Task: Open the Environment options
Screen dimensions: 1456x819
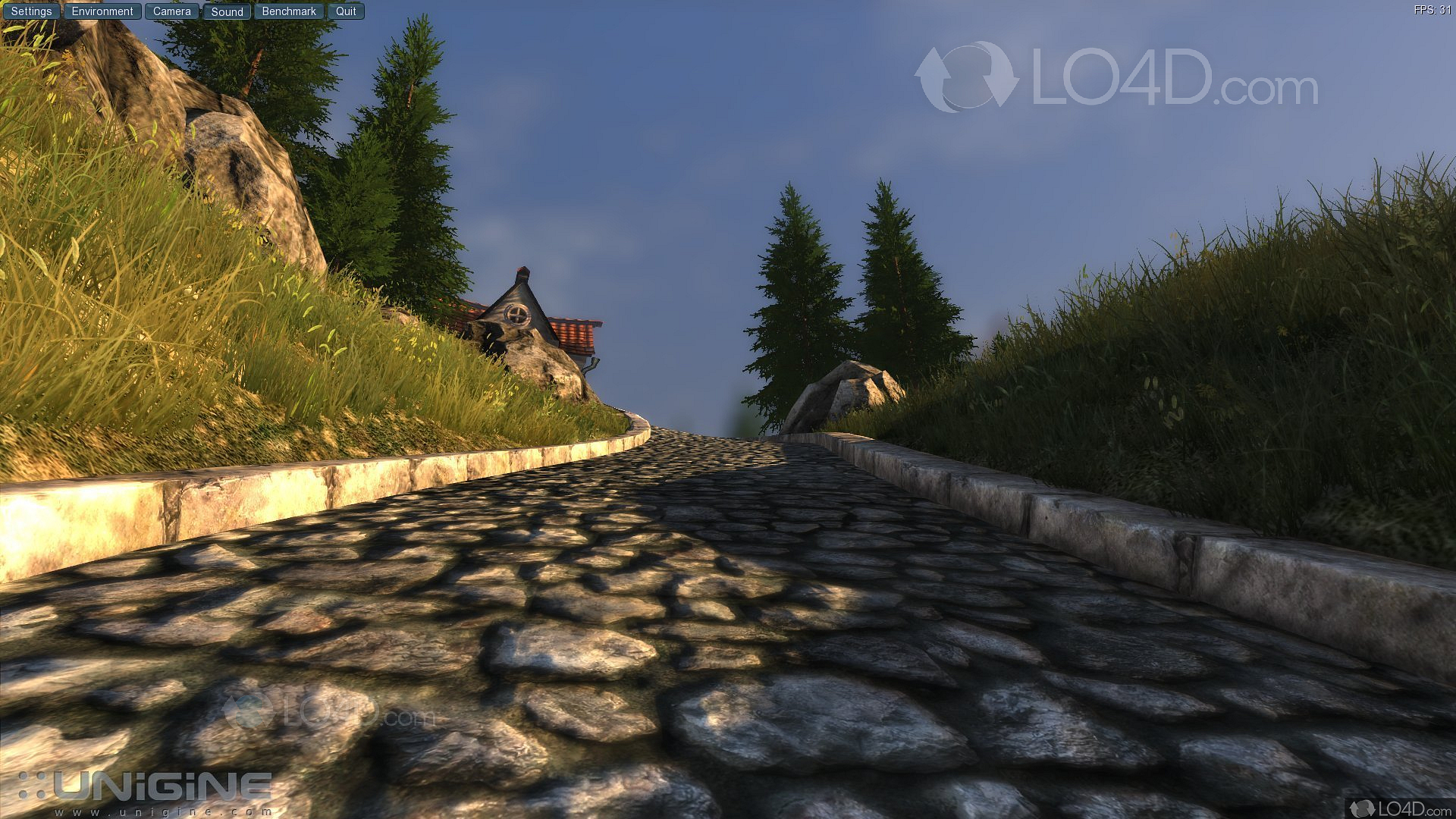Action: tap(102, 11)
